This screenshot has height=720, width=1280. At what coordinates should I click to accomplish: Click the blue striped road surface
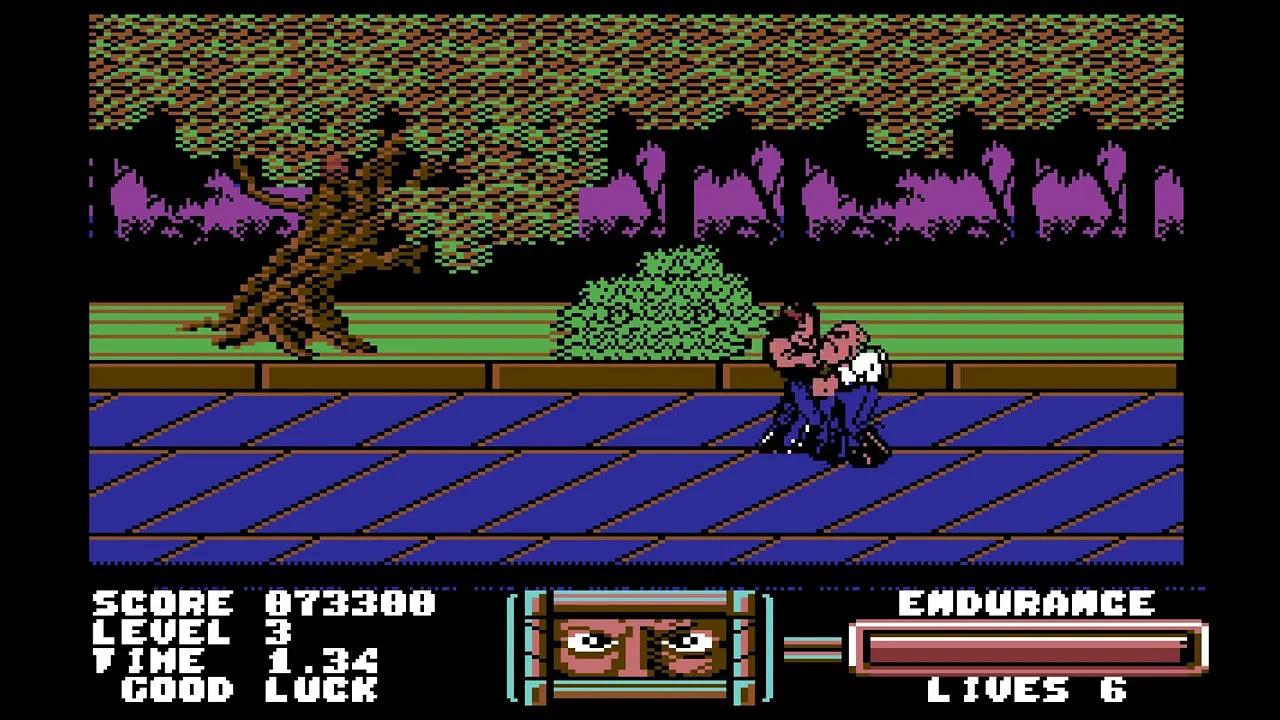point(400,480)
